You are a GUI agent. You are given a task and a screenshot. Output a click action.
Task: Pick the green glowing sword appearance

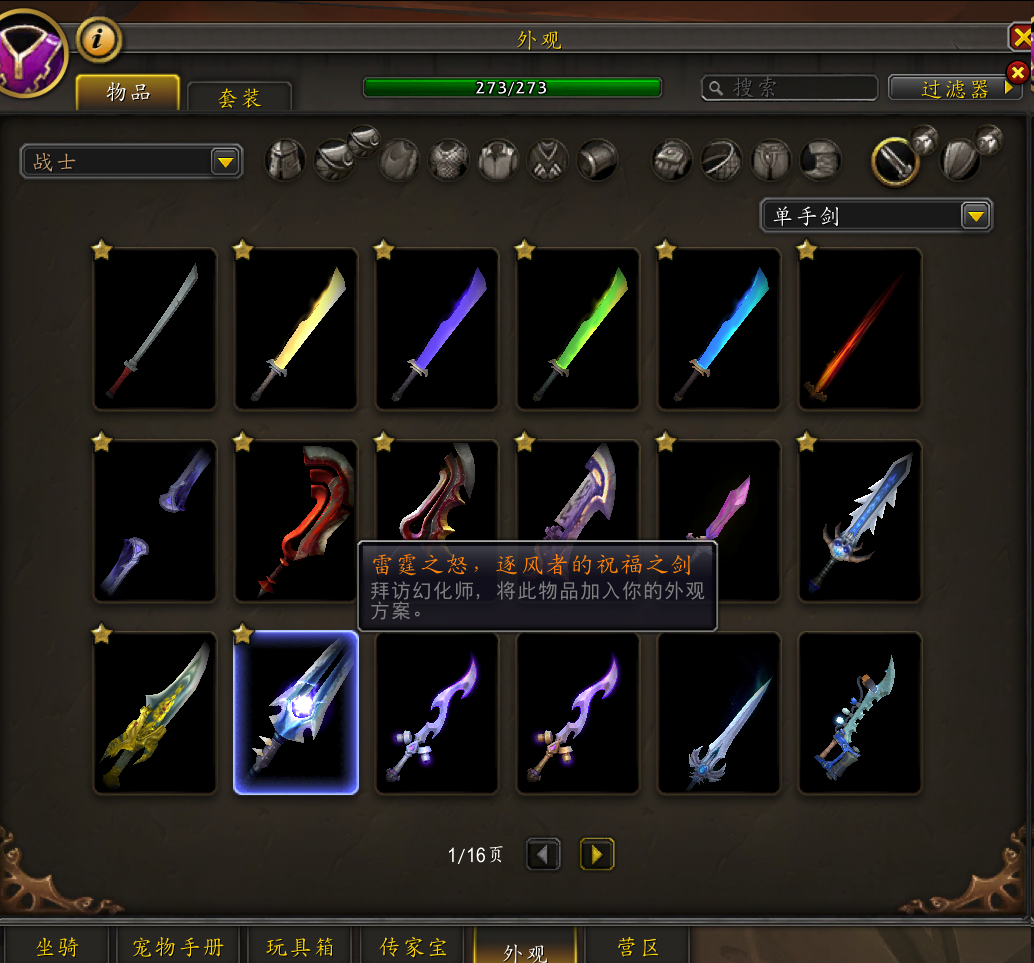(578, 329)
